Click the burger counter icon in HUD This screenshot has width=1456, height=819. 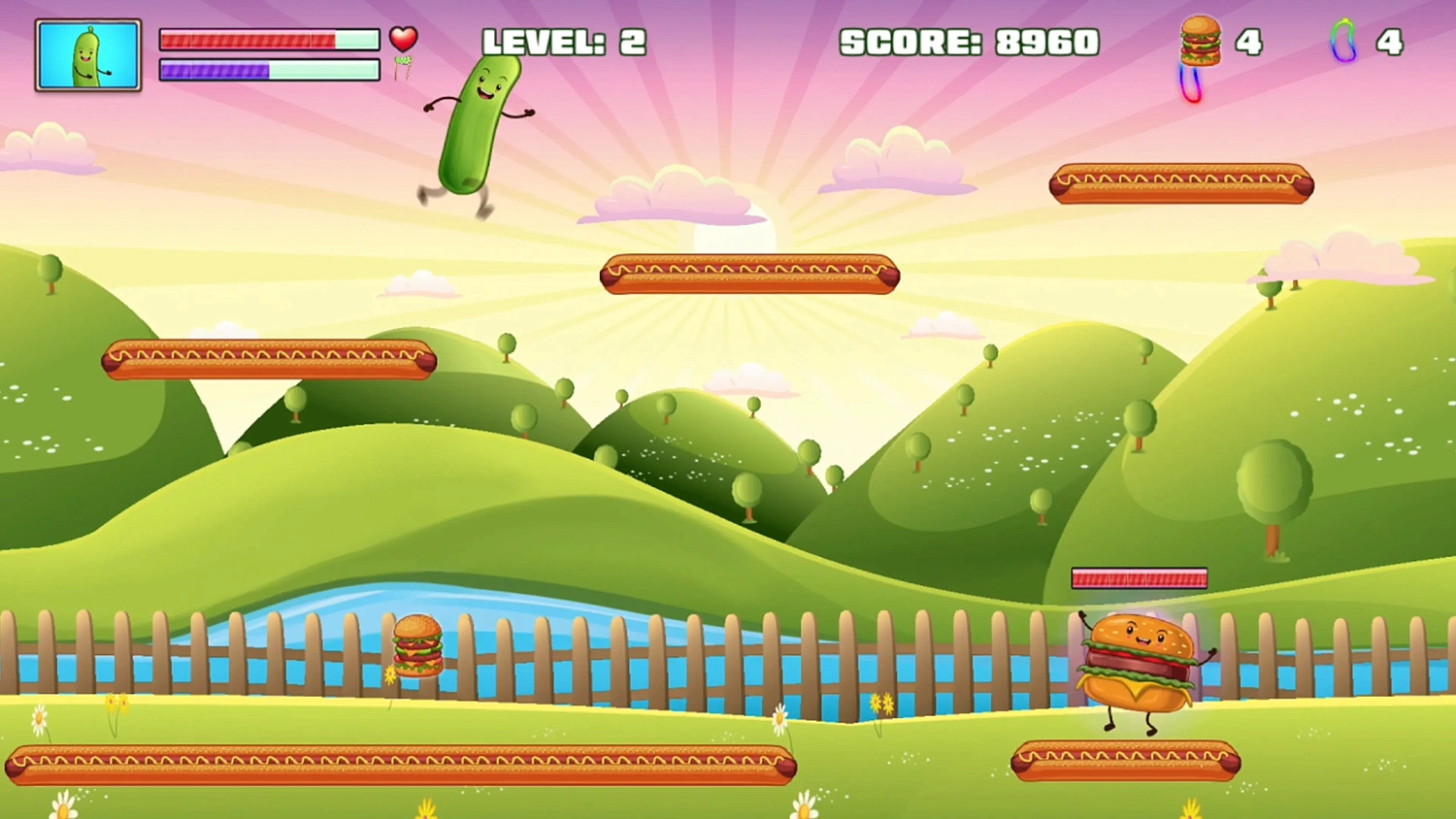1200,42
